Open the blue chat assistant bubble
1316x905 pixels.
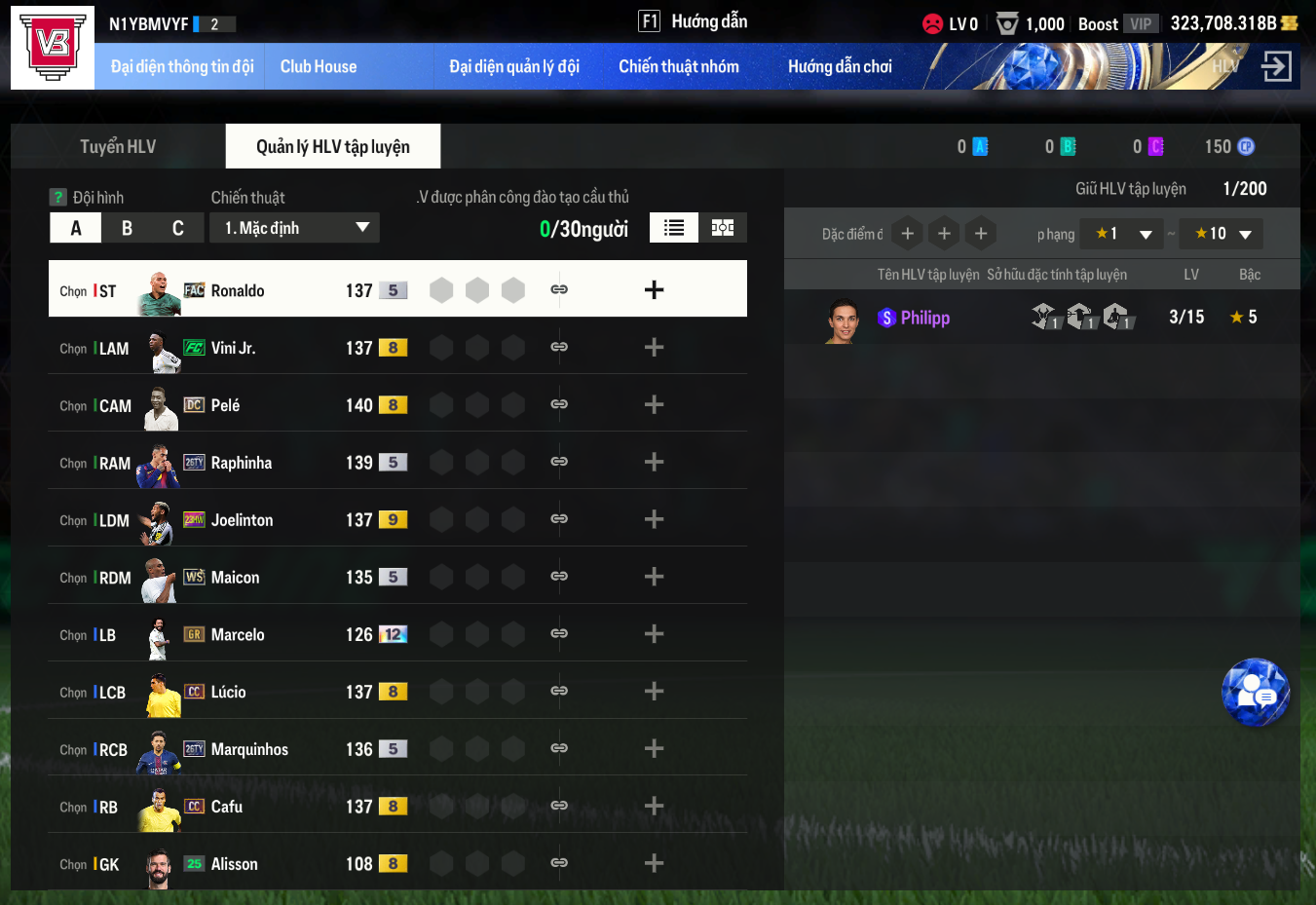1256,693
